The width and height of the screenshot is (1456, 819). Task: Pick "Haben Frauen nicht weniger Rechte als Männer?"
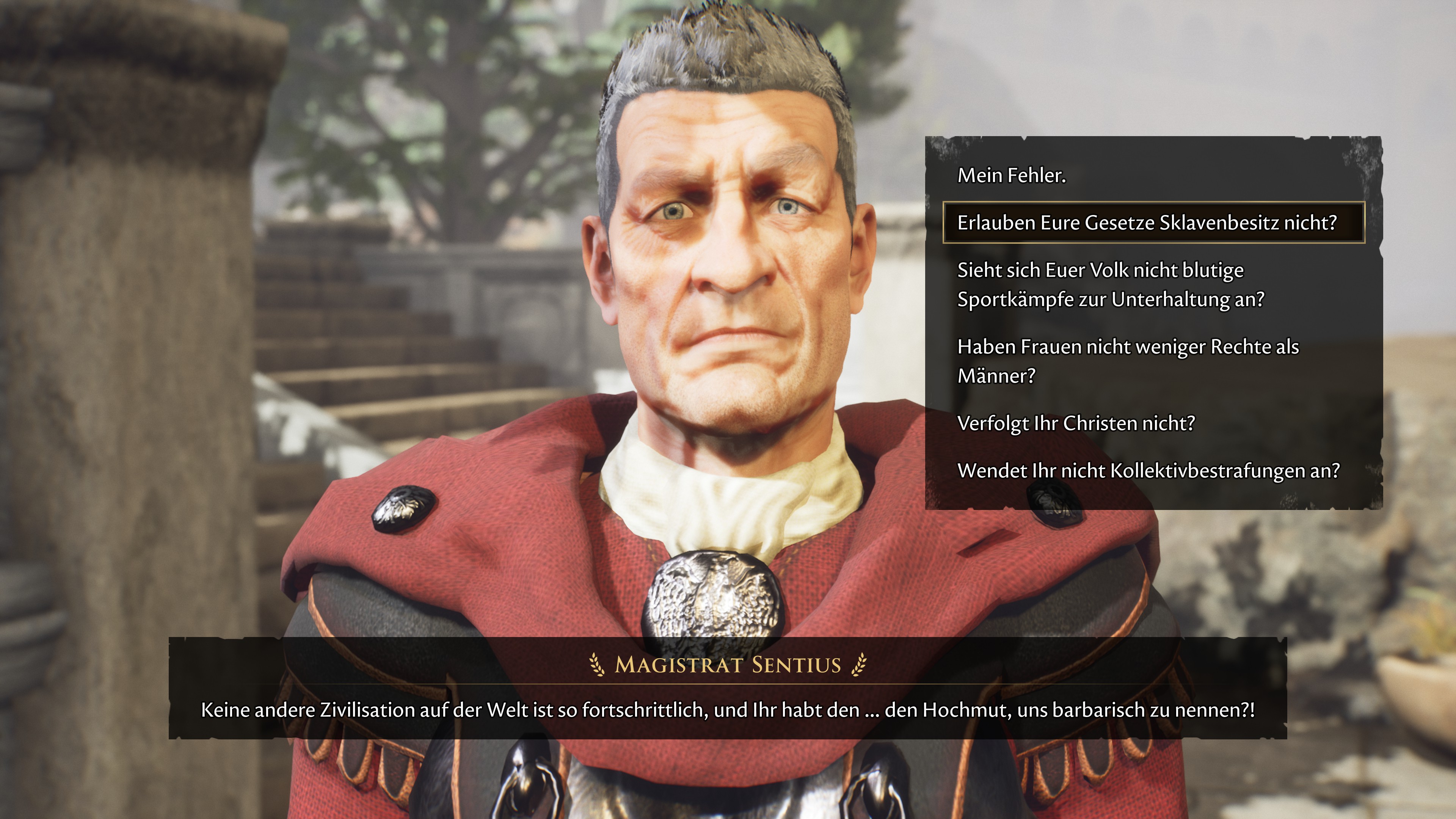[x=1128, y=361]
